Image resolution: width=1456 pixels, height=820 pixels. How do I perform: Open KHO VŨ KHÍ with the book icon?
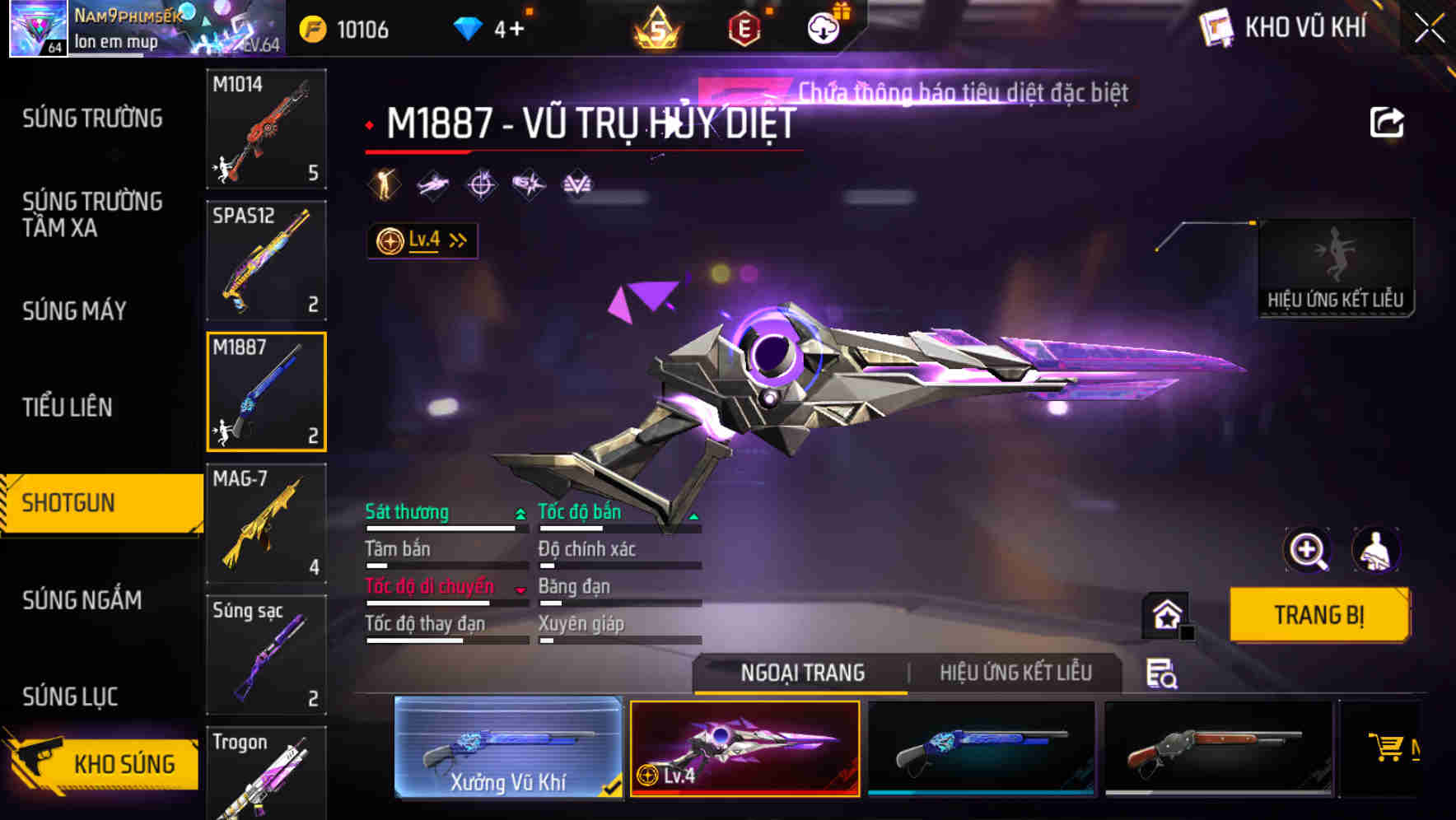coord(1217,27)
